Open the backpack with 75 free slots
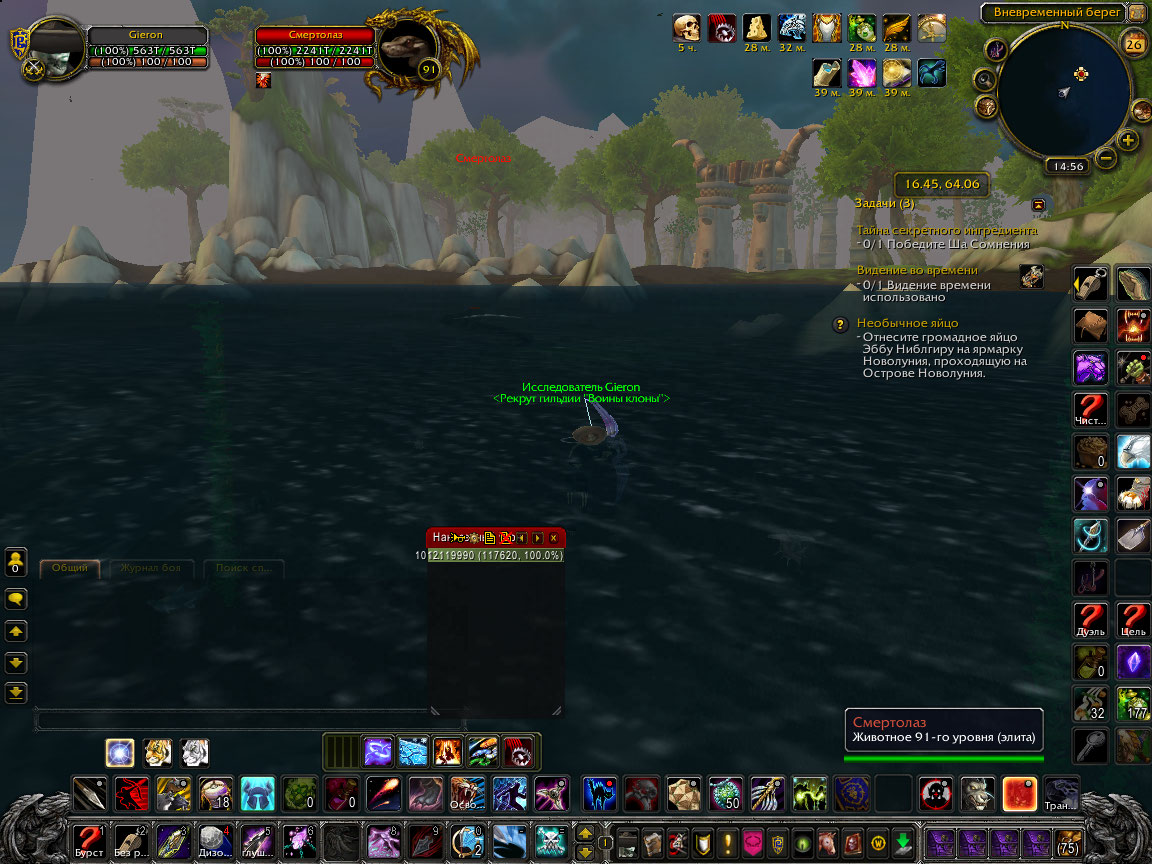 1068,840
